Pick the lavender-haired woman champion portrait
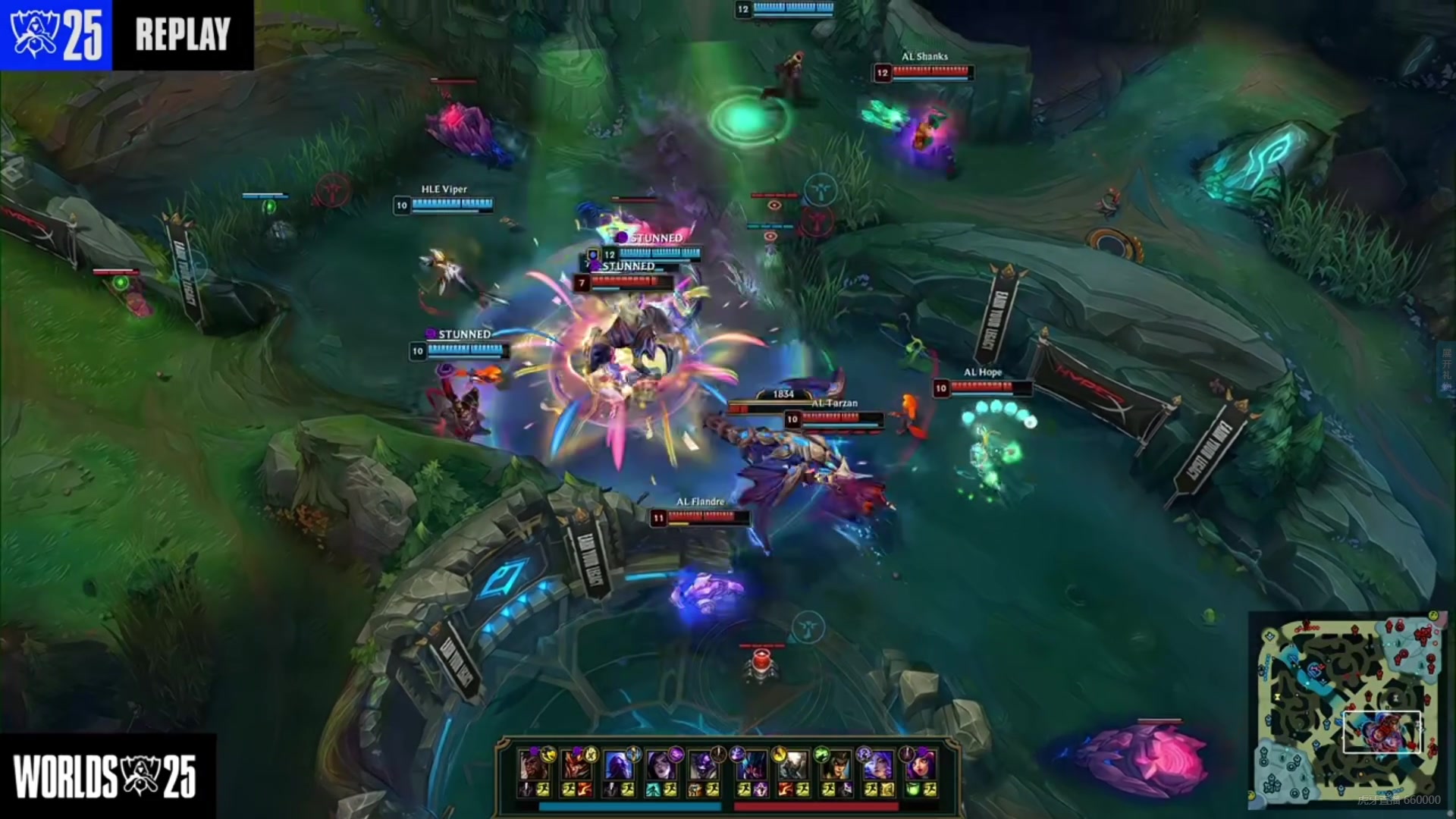Image resolution: width=1456 pixels, height=819 pixels. (x=878, y=764)
